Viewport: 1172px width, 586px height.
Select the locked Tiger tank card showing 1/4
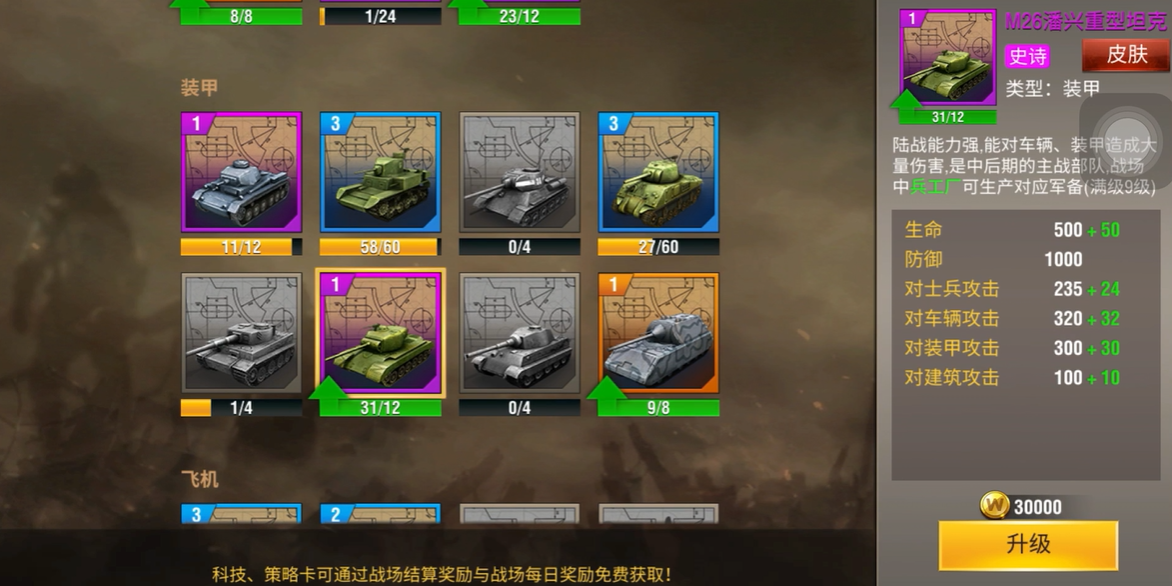click(x=241, y=333)
